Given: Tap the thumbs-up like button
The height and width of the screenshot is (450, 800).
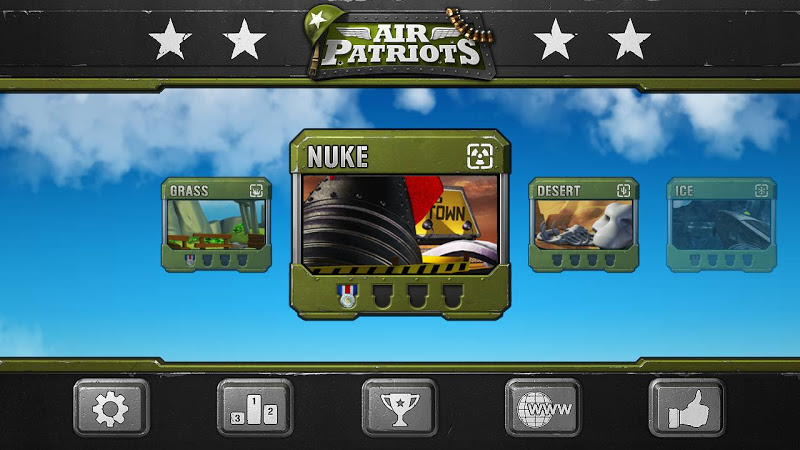Looking at the screenshot, I should (x=687, y=407).
